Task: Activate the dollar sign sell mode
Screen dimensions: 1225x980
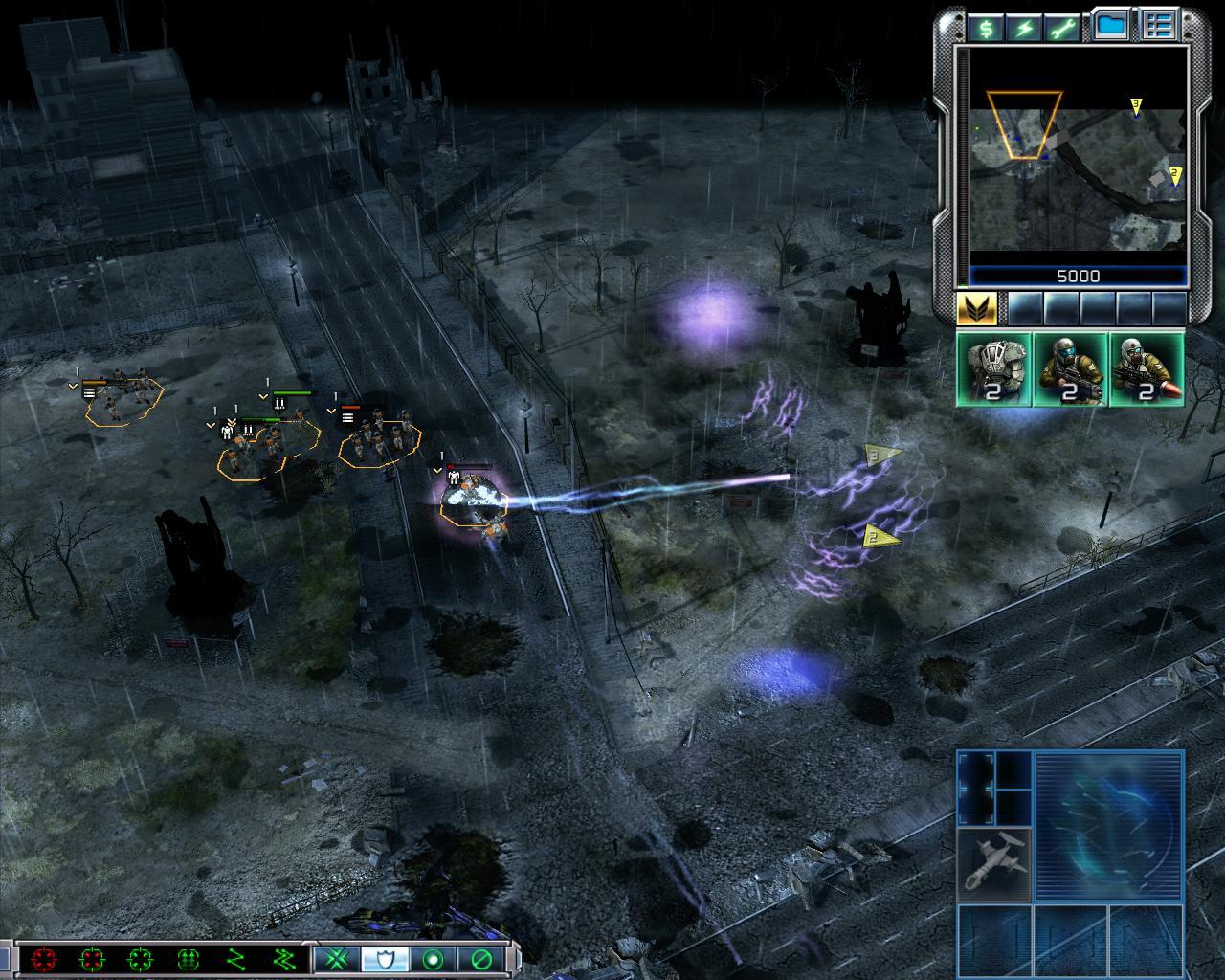Action: 986,27
